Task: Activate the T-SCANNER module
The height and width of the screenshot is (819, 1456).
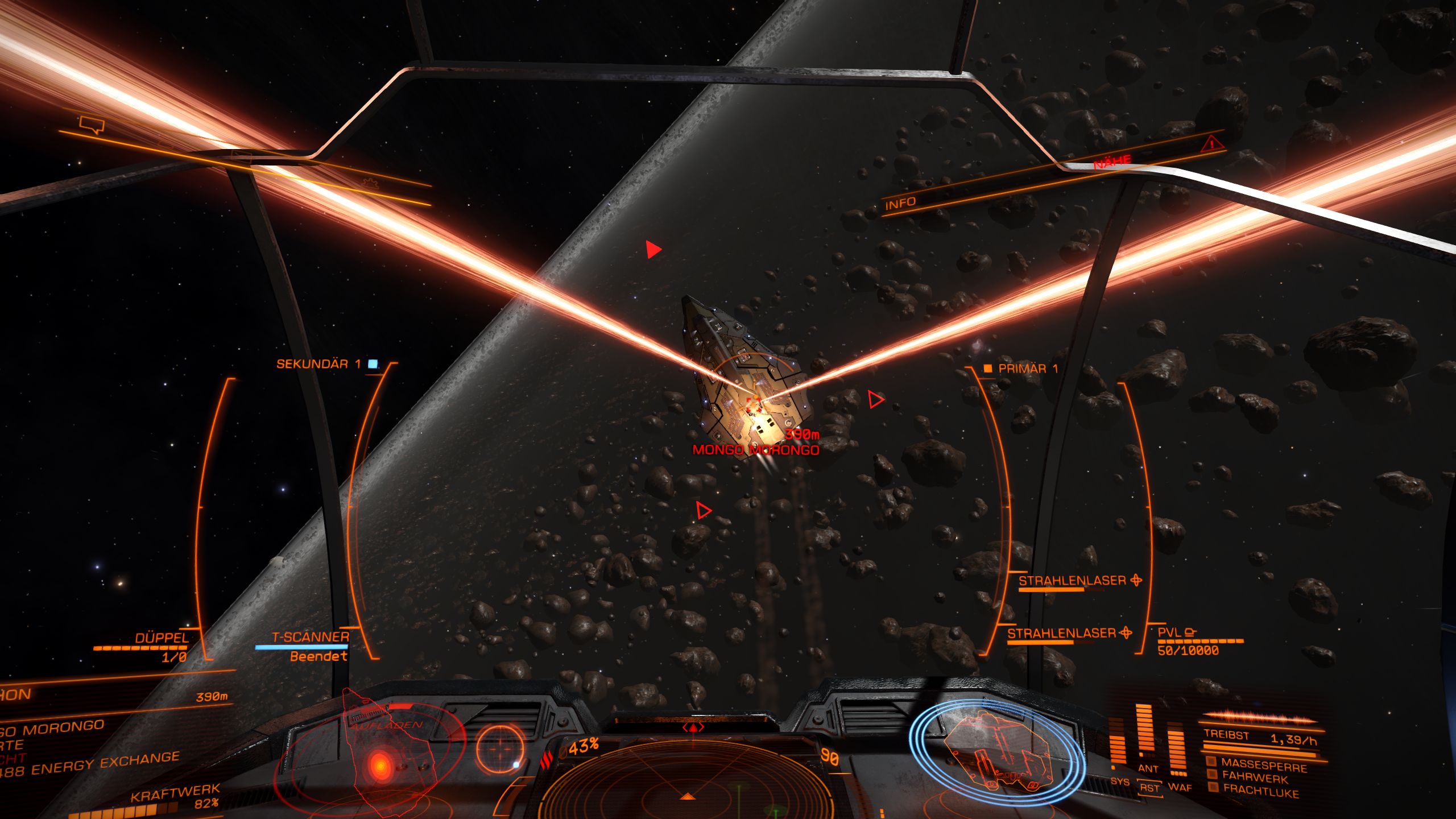Action: pos(310,638)
